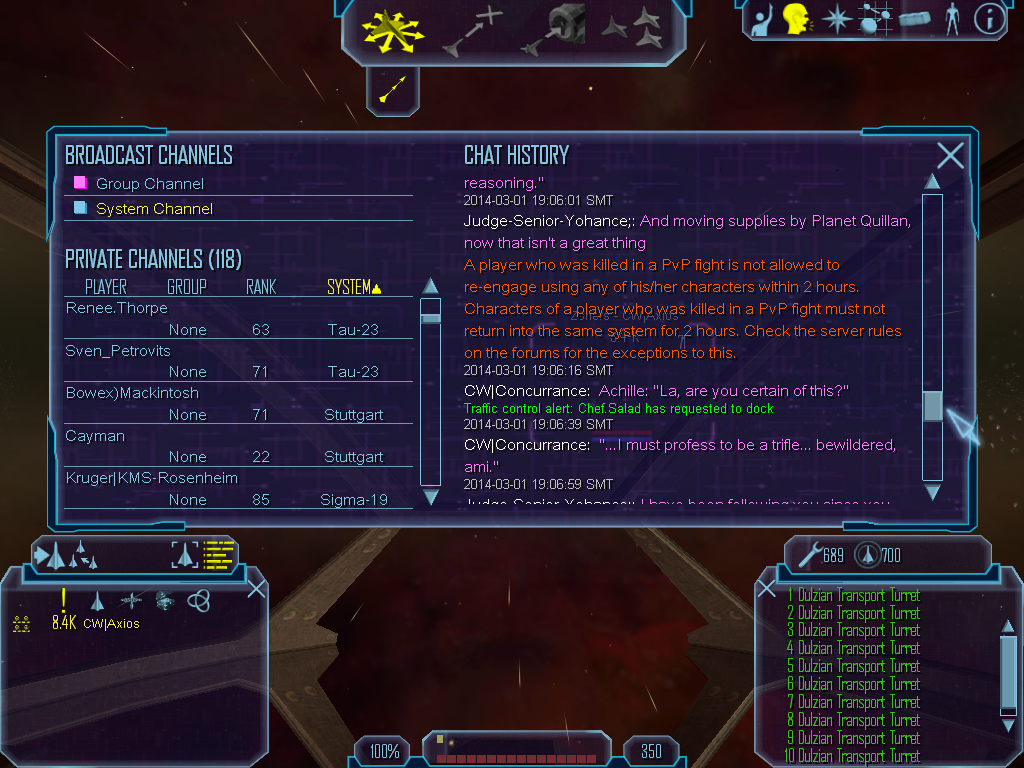The height and width of the screenshot is (768, 1024).
Task: Click the chat history scroll-up arrow
Action: tap(932, 182)
